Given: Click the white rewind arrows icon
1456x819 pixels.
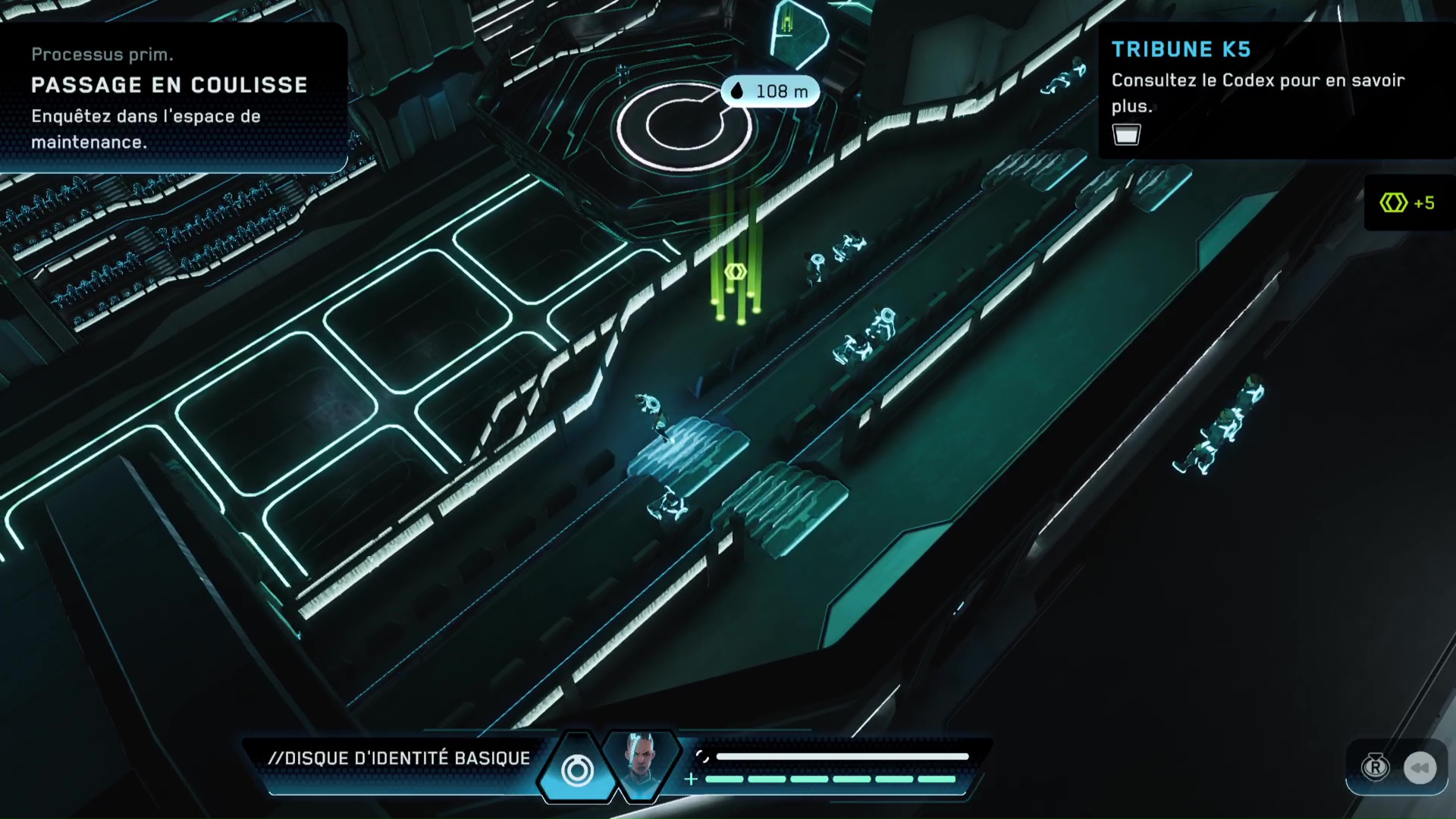Looking at the screenshot, I should coord(1422,767).
